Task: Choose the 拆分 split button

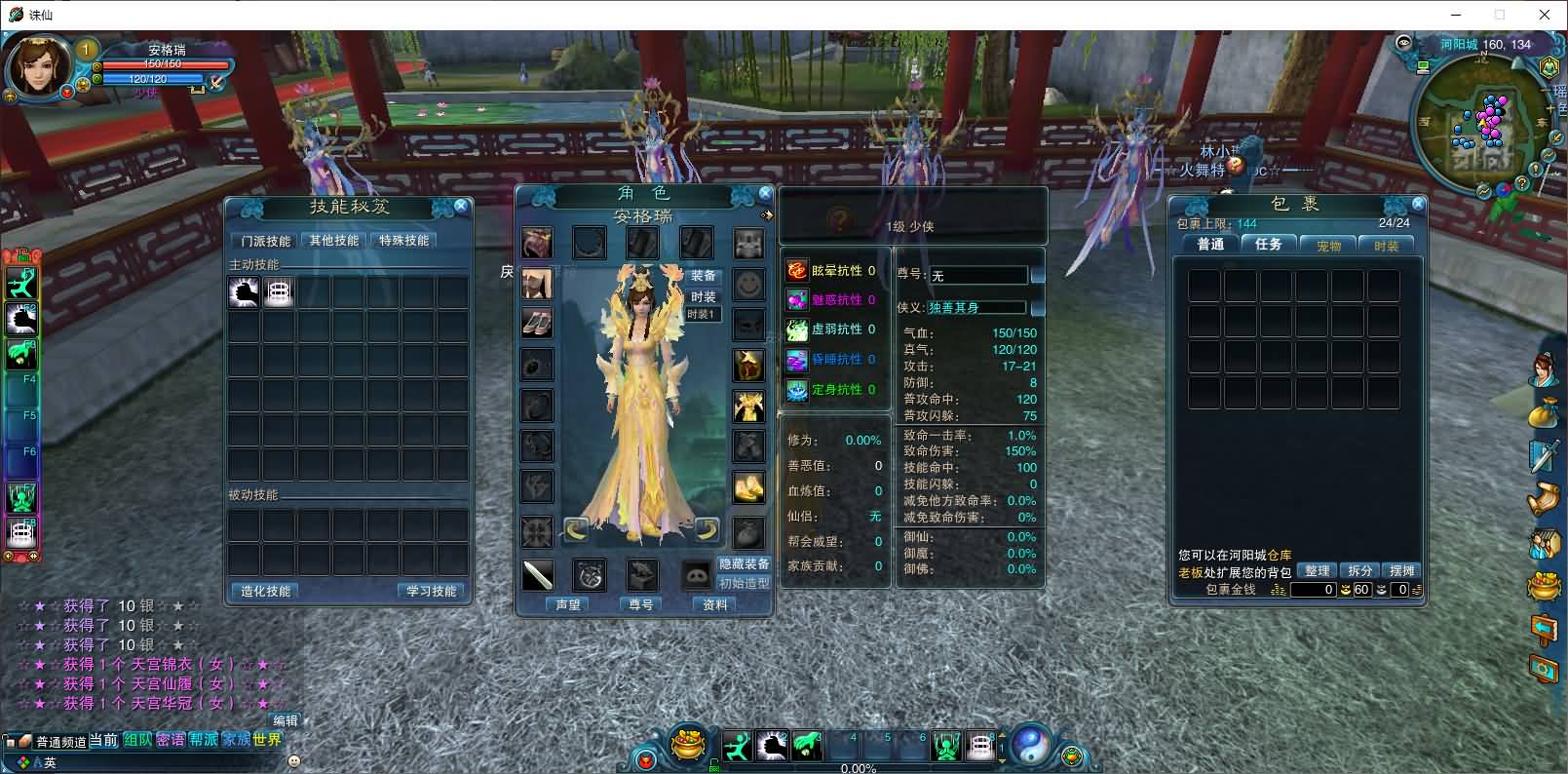Action: pyautogui.click(x=1359, y=571)
